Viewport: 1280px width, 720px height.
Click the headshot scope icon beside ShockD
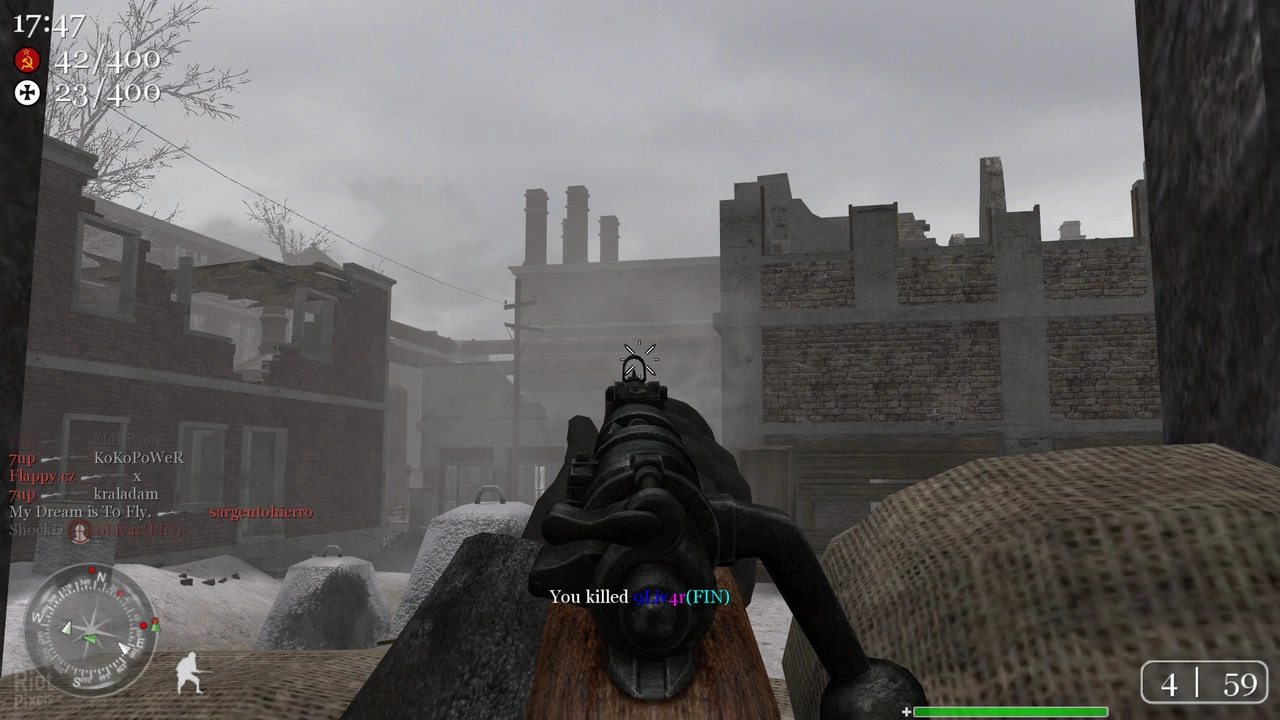[x=79, y=531]
